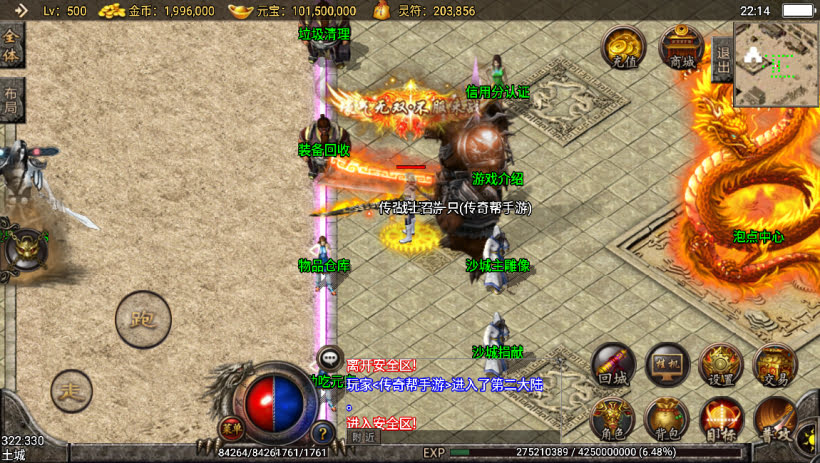820x463 pixels.
Task: Open the 交易 trade chest
Action: (x=774, y=366)
